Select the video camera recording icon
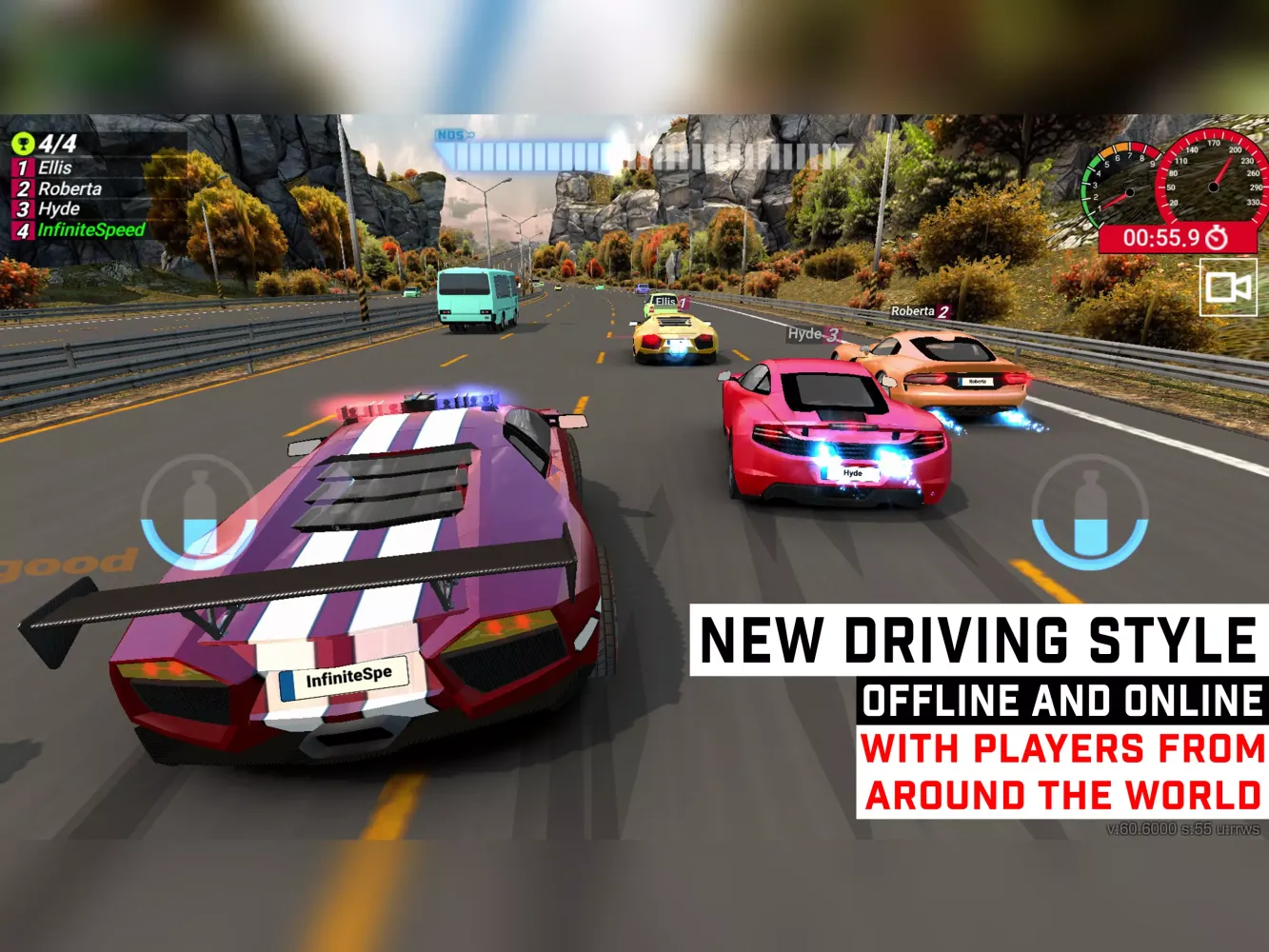This screenshot has height=952, width=1269. (1228, 288)
